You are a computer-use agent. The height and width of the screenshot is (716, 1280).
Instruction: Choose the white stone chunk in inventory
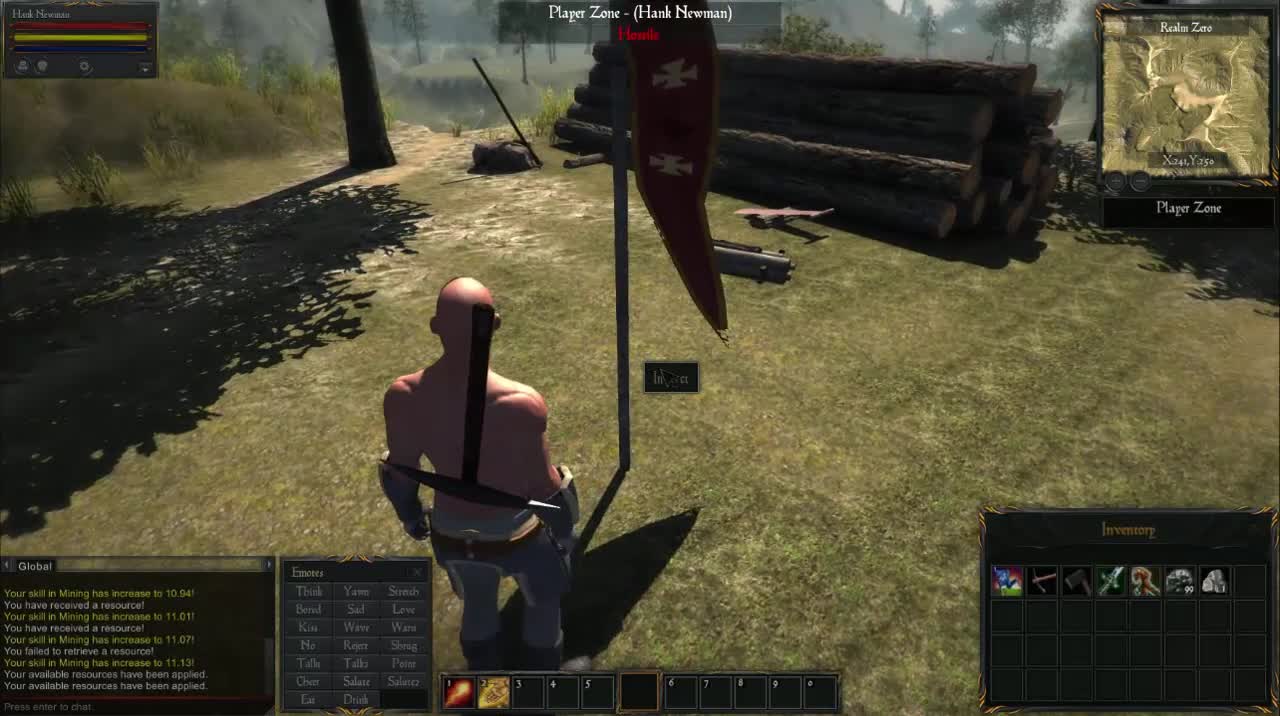pyautogui.click(x=1214, y=581)
